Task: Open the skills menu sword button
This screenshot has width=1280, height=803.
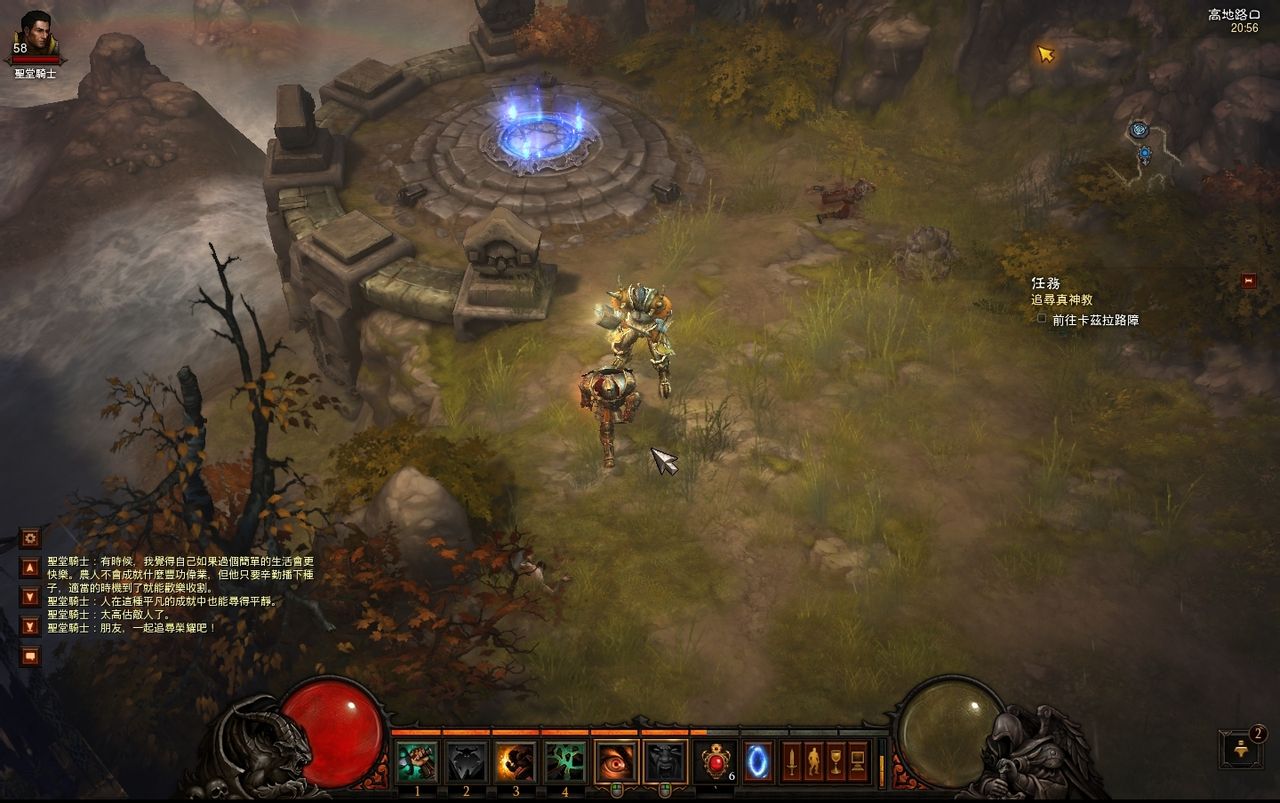Action: (x=791, y=762)
